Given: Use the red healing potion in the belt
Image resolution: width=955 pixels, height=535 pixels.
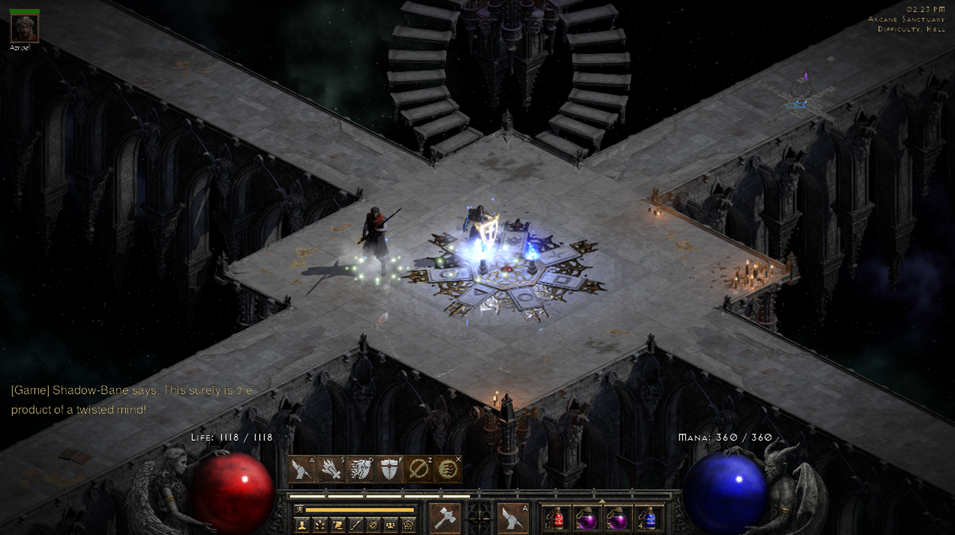Looking at the screenshot, I should point(556,518).
